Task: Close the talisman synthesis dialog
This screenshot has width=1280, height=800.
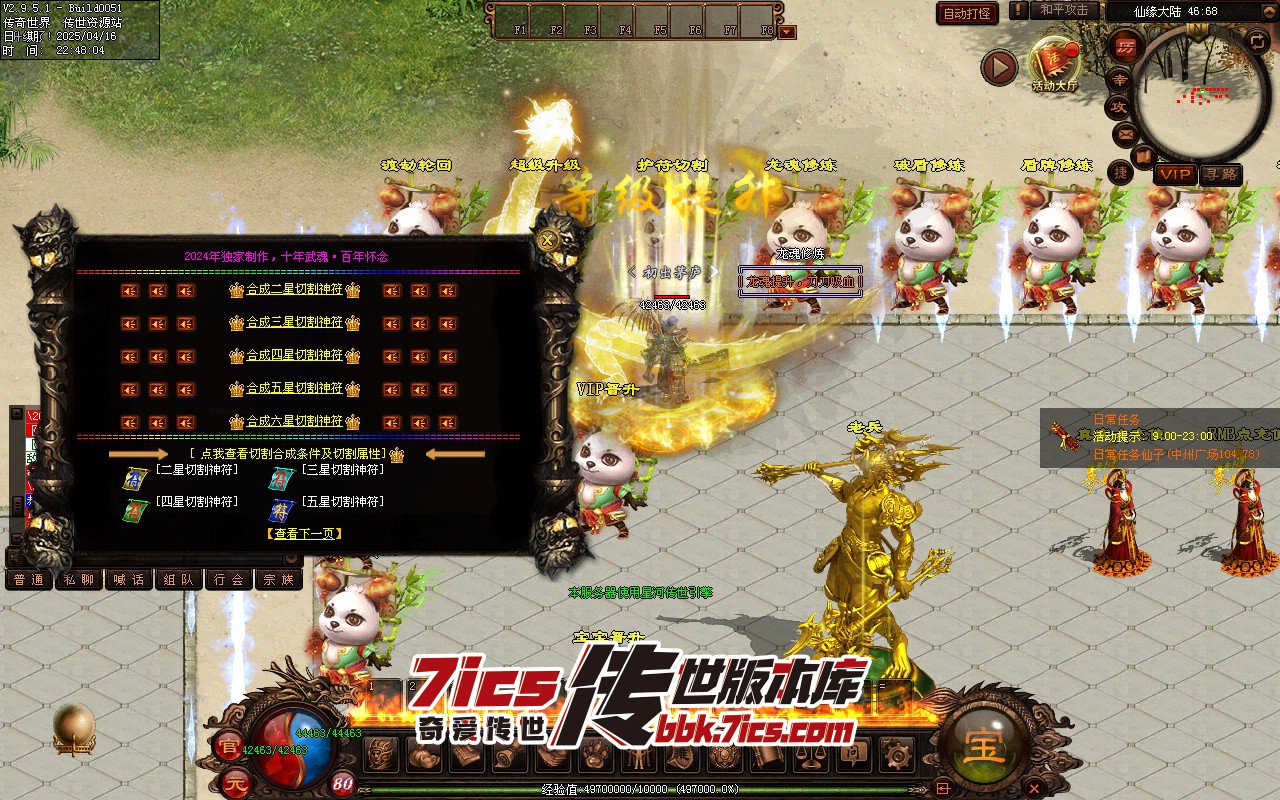Action: pyautogui.click(x=547, y=240)
